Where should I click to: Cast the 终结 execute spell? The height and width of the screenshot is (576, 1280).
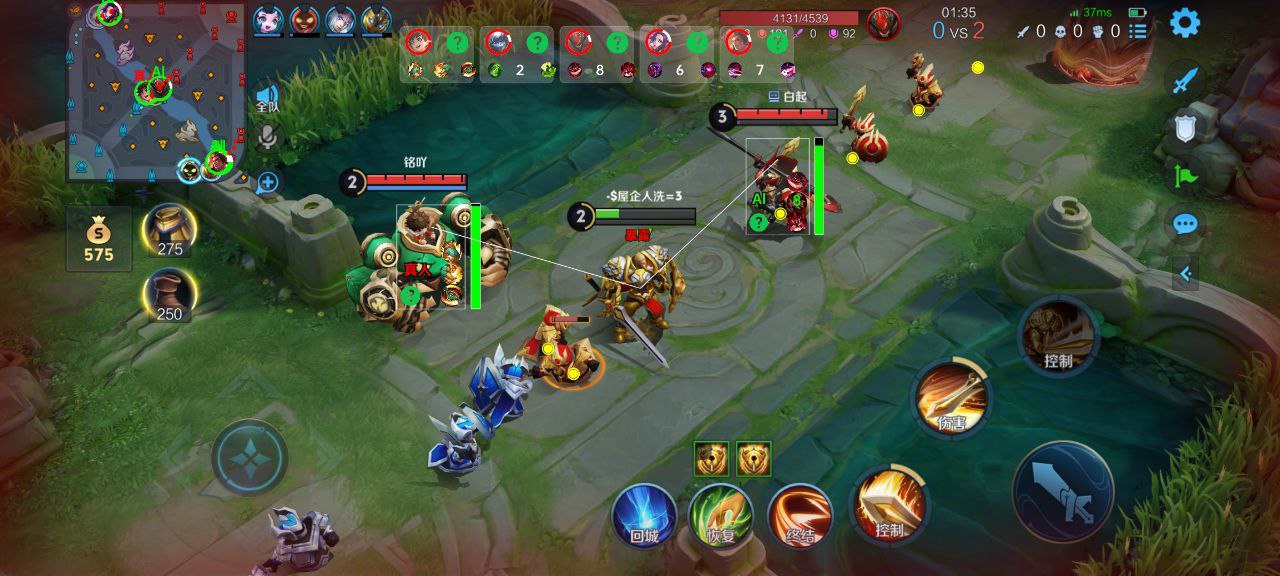click(800, 514)
